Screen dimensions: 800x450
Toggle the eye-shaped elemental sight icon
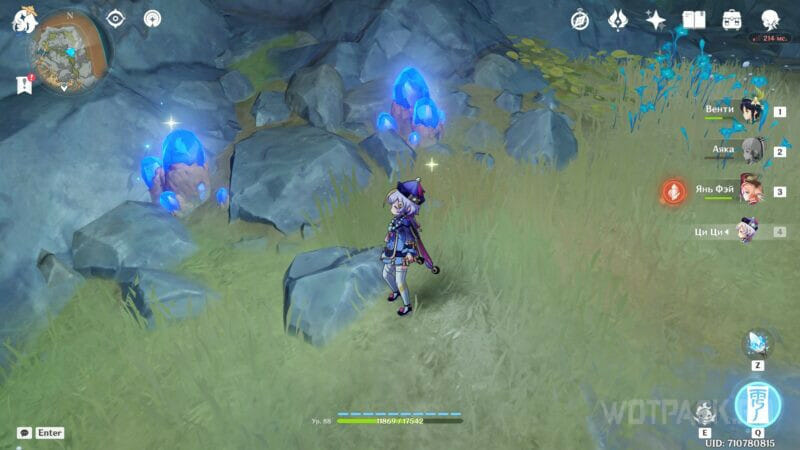115,18
